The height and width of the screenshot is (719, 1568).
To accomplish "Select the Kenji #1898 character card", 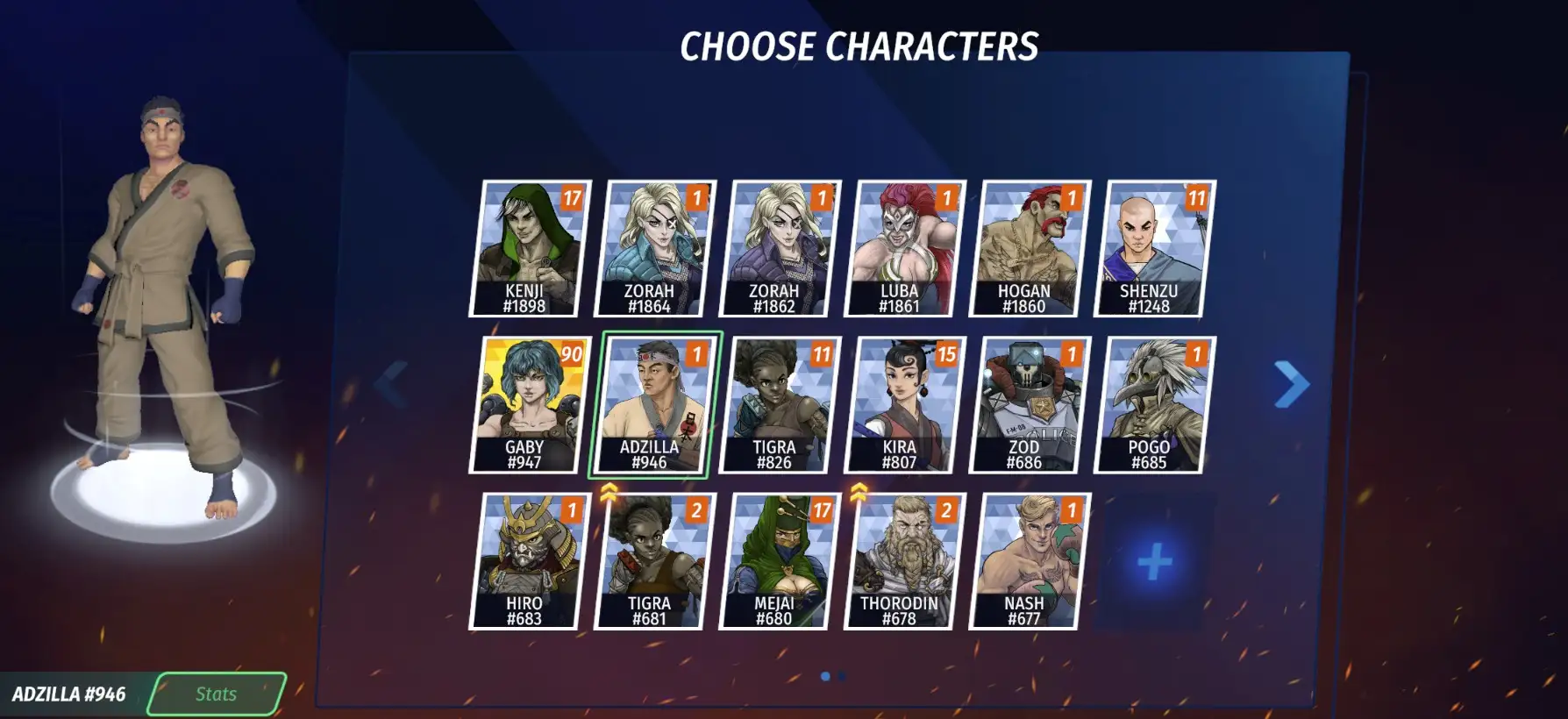I will coord(530,248).
